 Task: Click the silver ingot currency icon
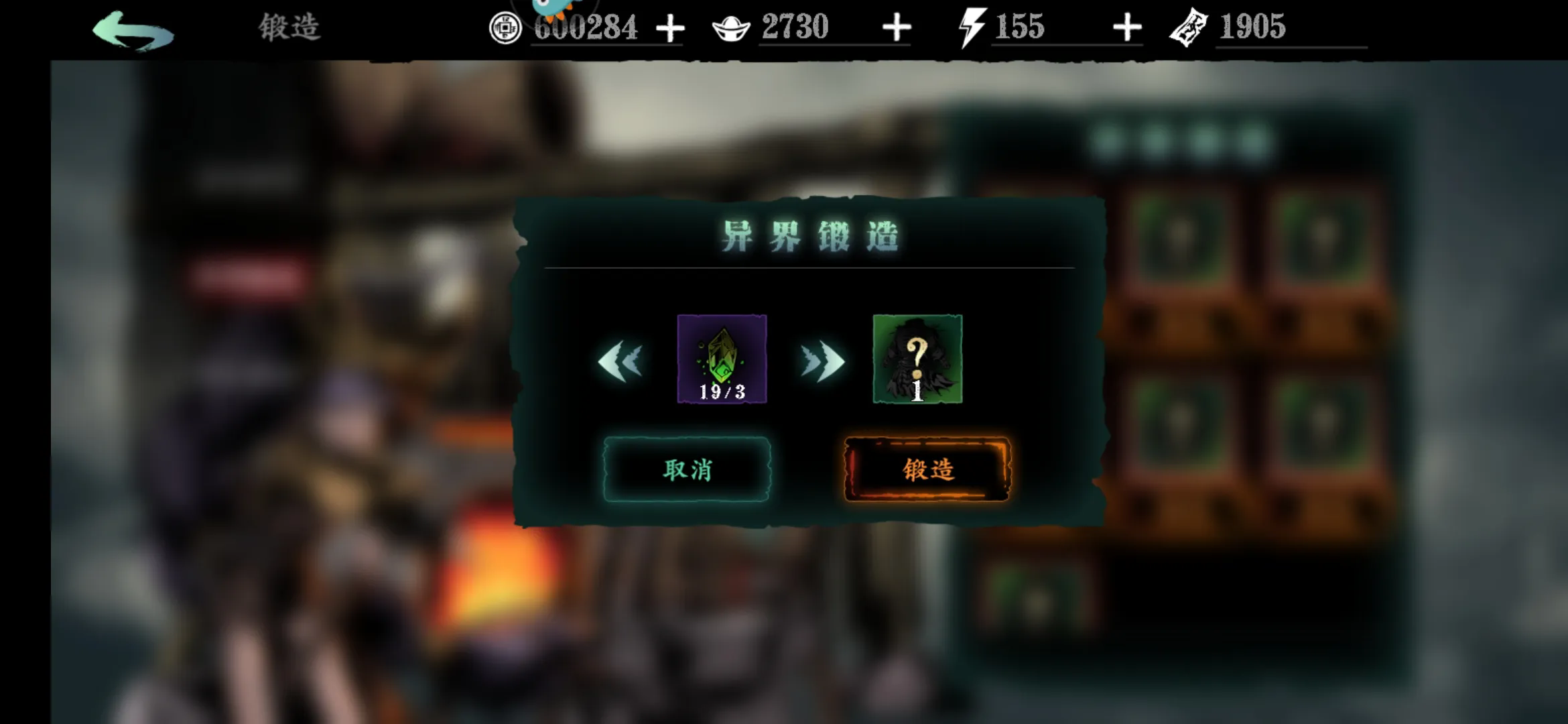pos(732,28)
